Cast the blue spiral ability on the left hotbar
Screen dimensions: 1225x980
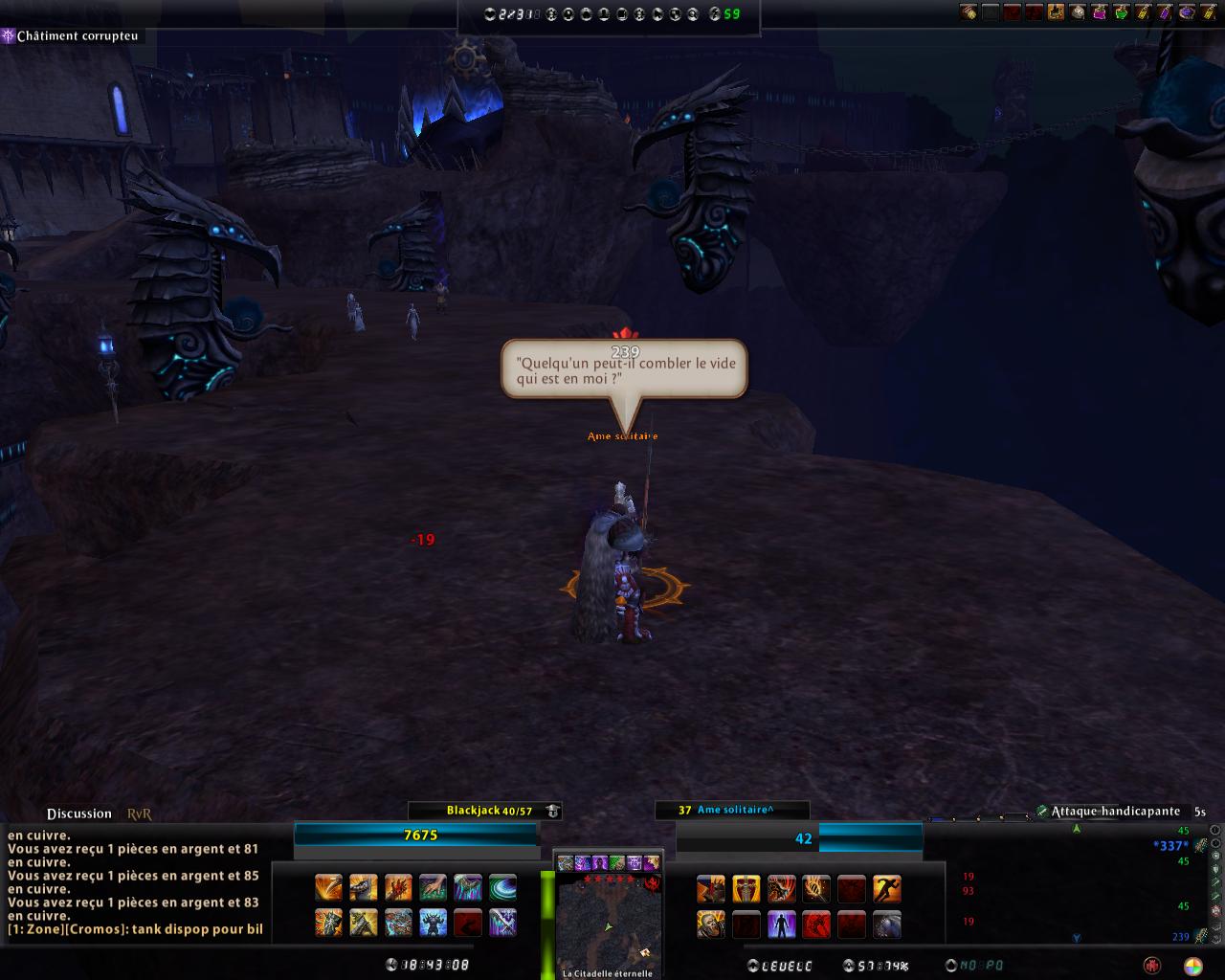point(501,887)
